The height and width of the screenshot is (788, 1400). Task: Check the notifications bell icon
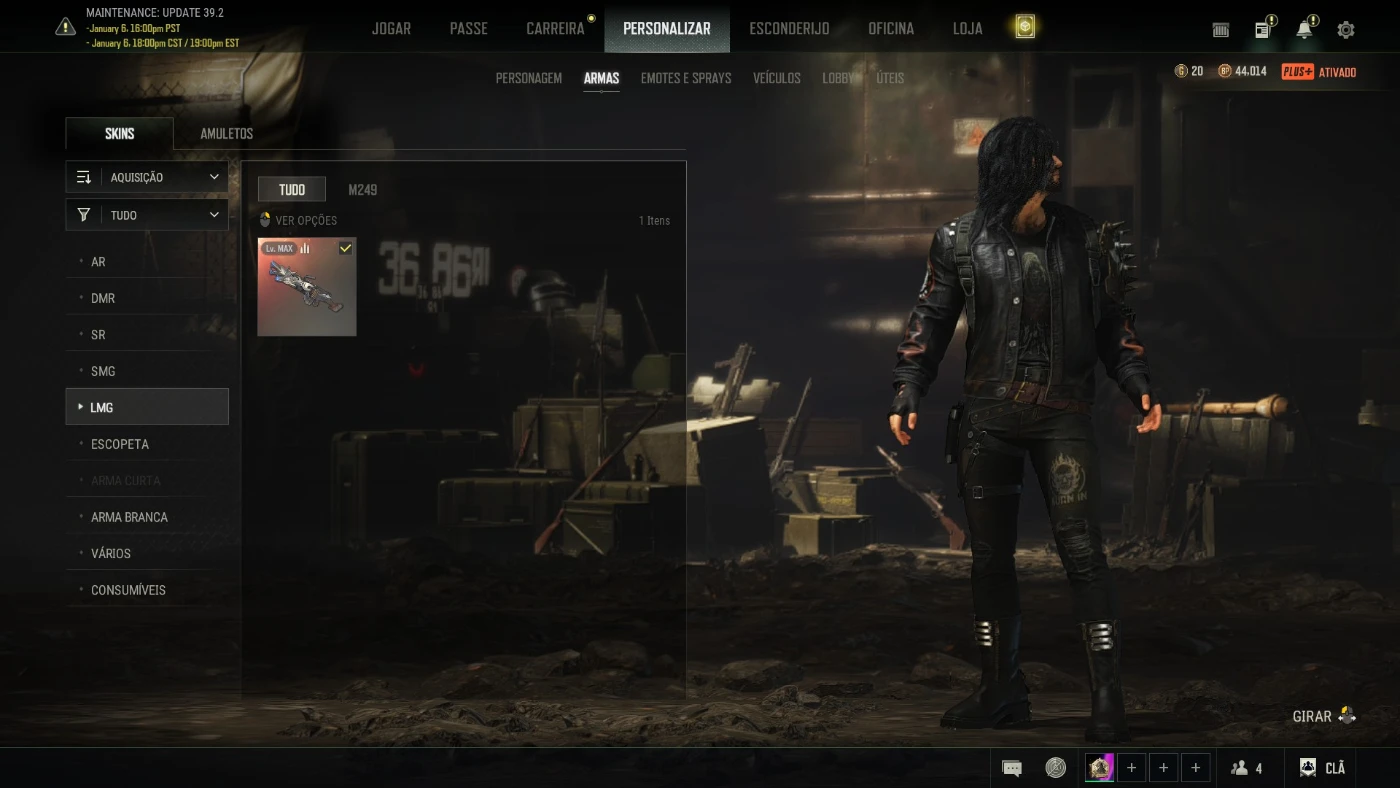tap(1304, 30)
